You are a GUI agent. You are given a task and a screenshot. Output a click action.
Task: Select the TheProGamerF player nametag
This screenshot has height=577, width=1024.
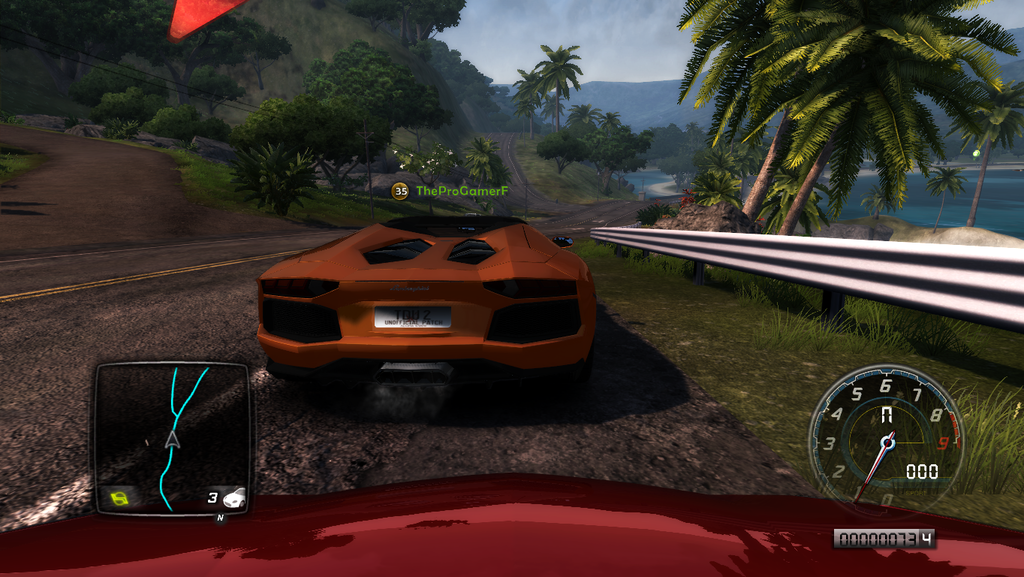462,190
